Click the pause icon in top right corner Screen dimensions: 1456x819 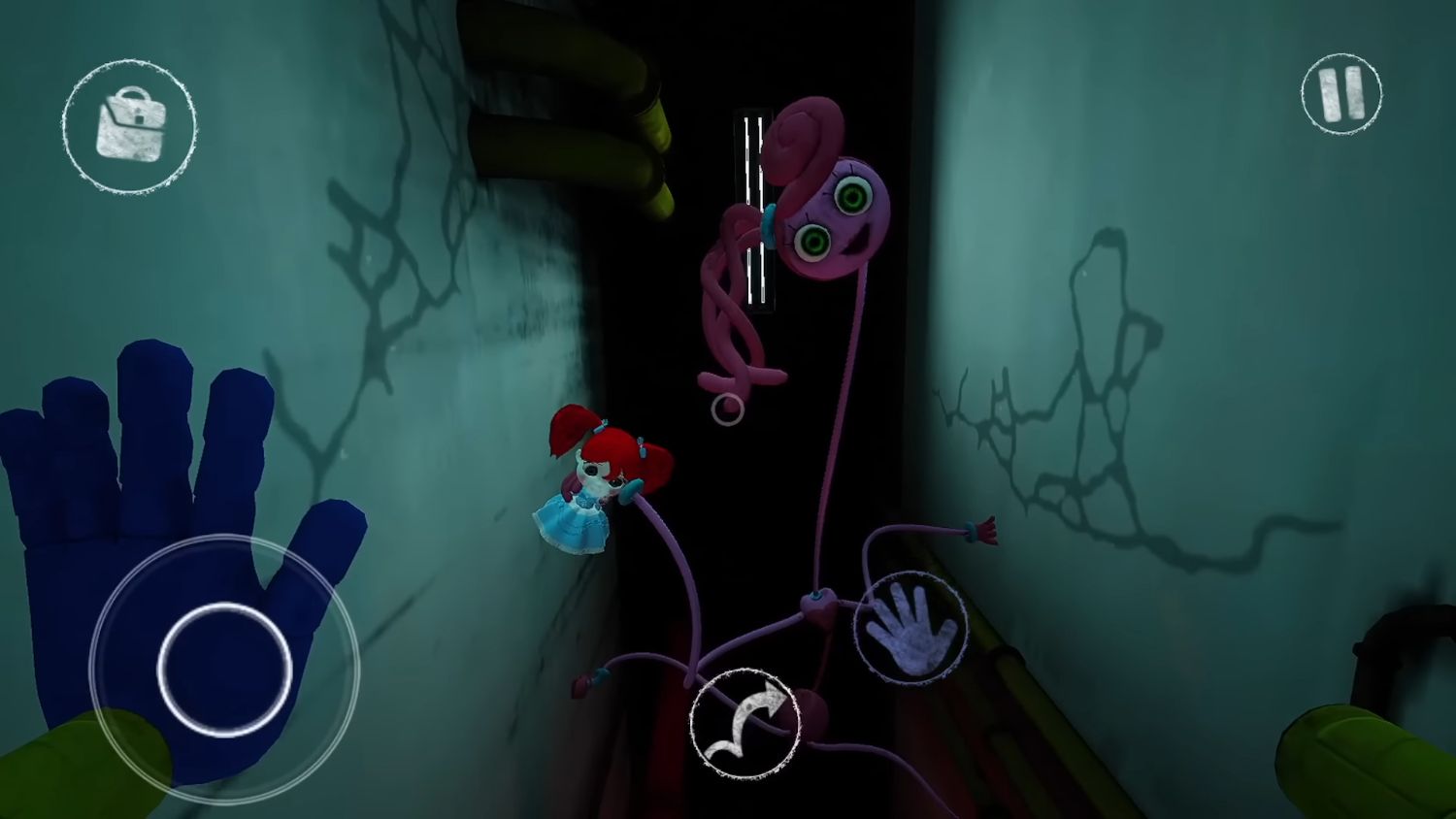[1340, 92]
